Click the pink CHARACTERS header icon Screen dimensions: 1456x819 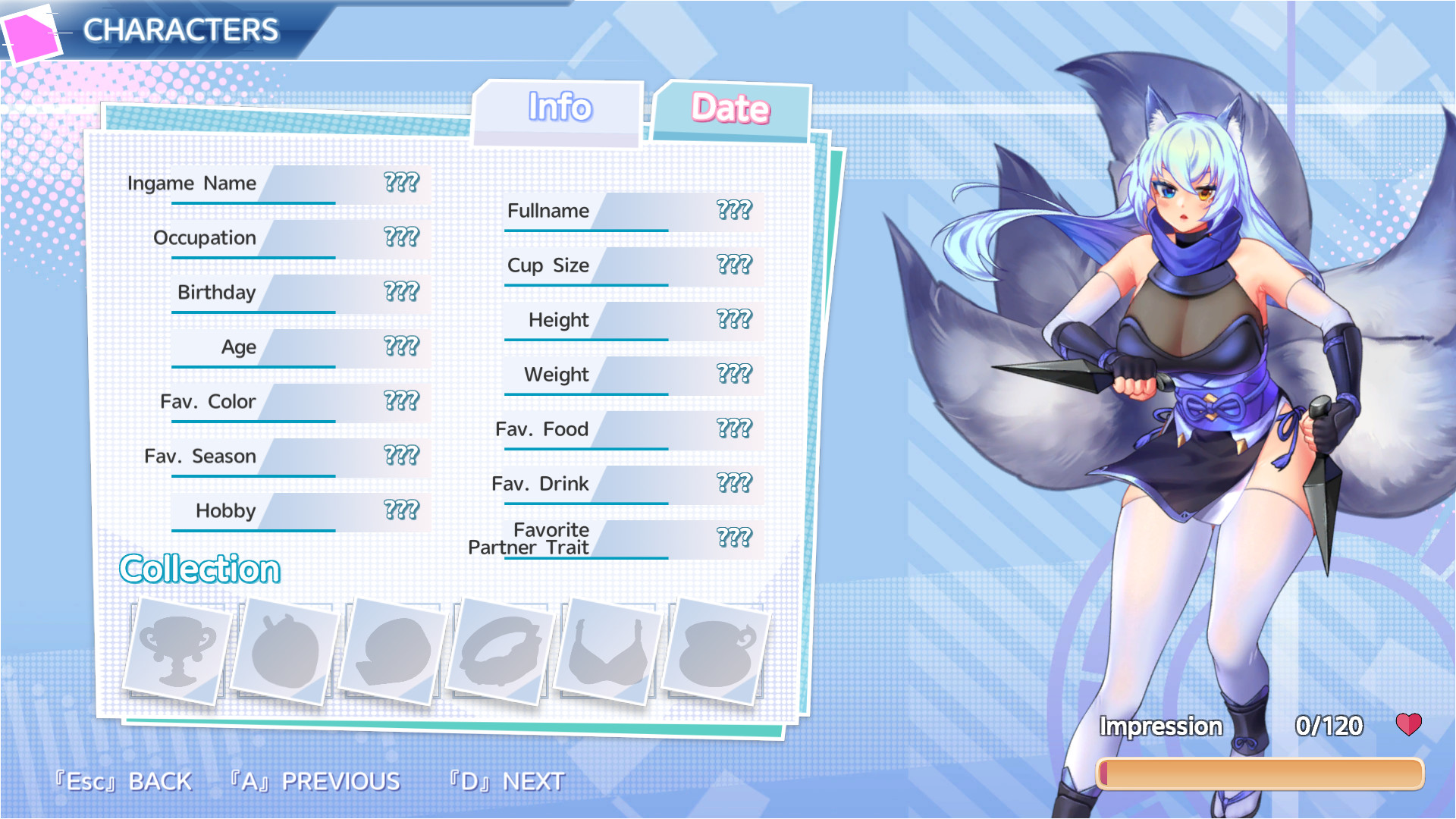click(32, 32)
